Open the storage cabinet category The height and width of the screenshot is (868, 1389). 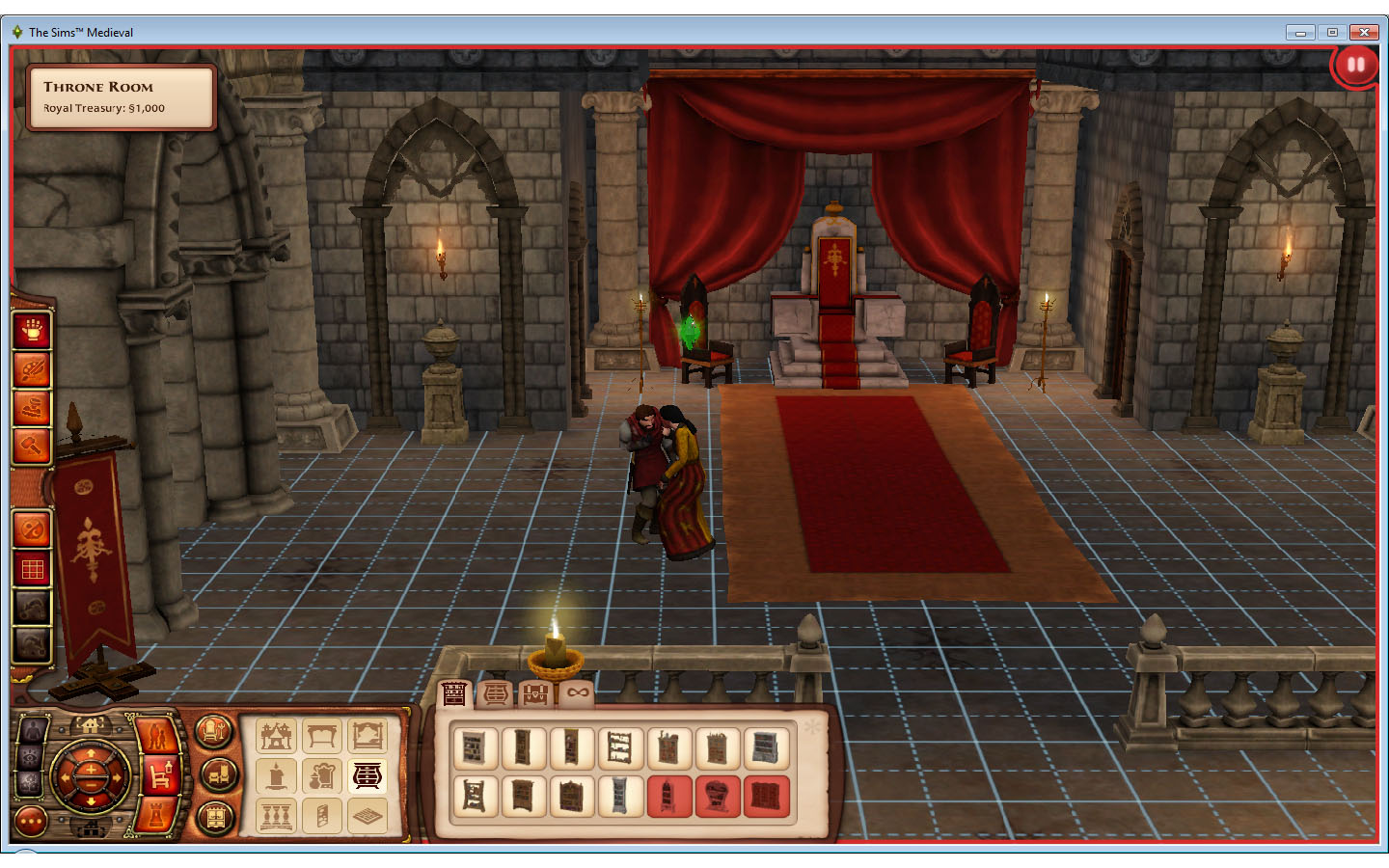pos(215,818)
